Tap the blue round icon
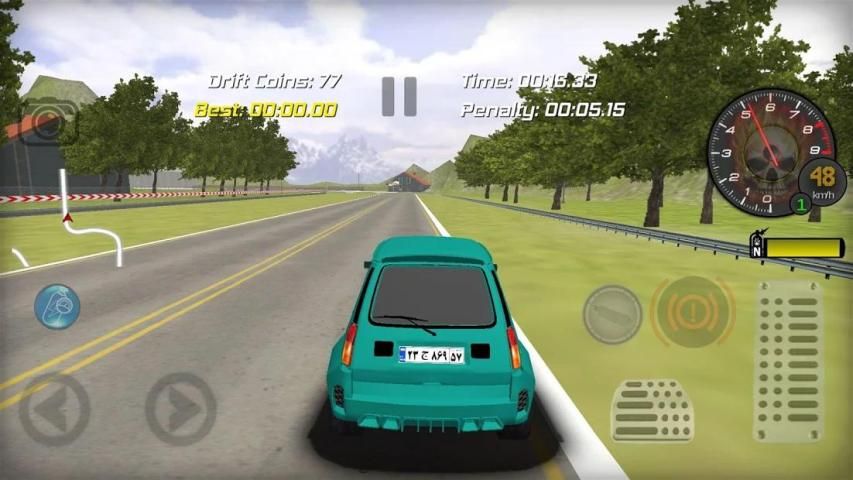 pyautogui.click(x=57, y=306)
